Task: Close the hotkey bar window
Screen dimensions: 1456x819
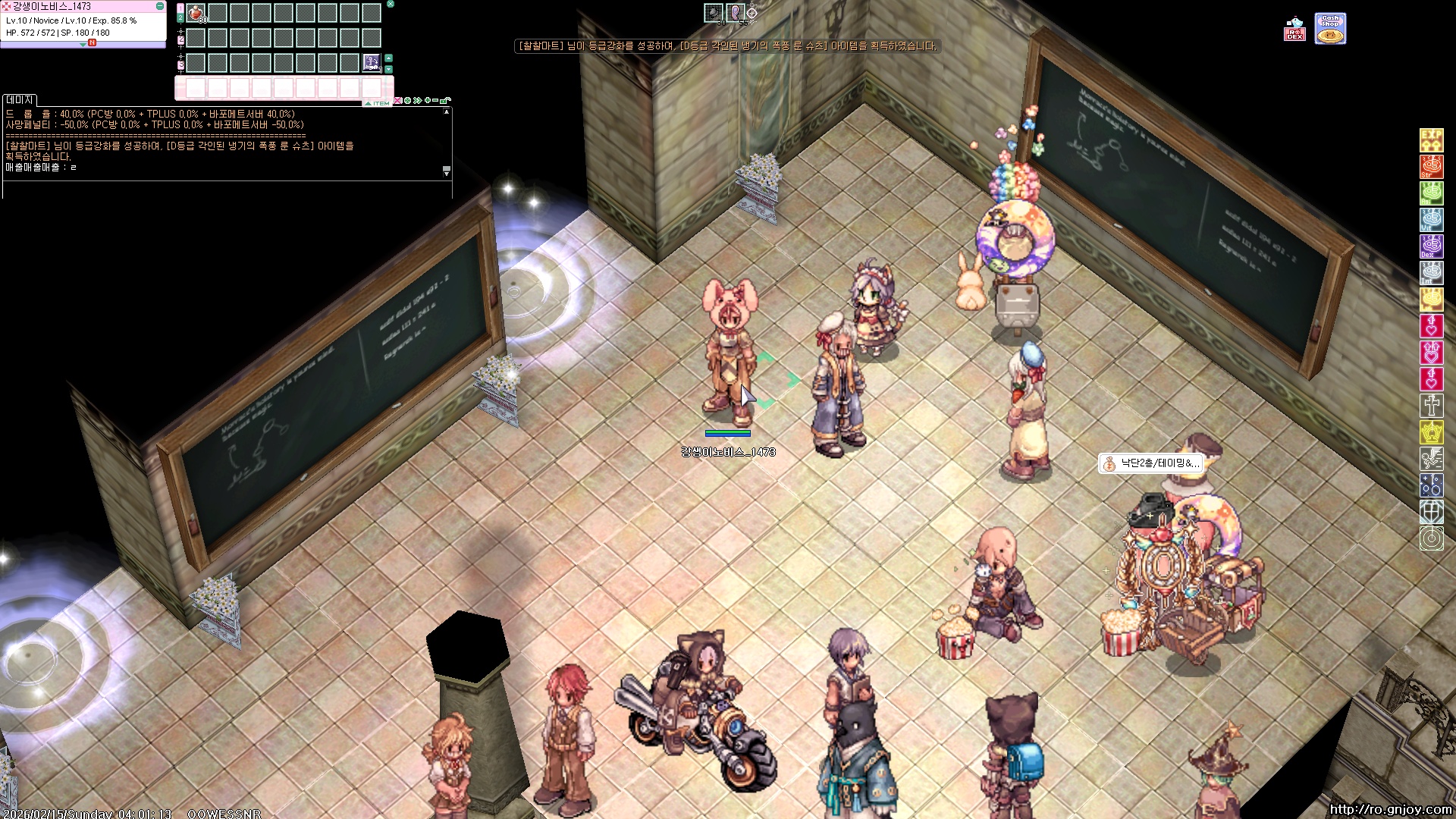Action: point(391,4)
